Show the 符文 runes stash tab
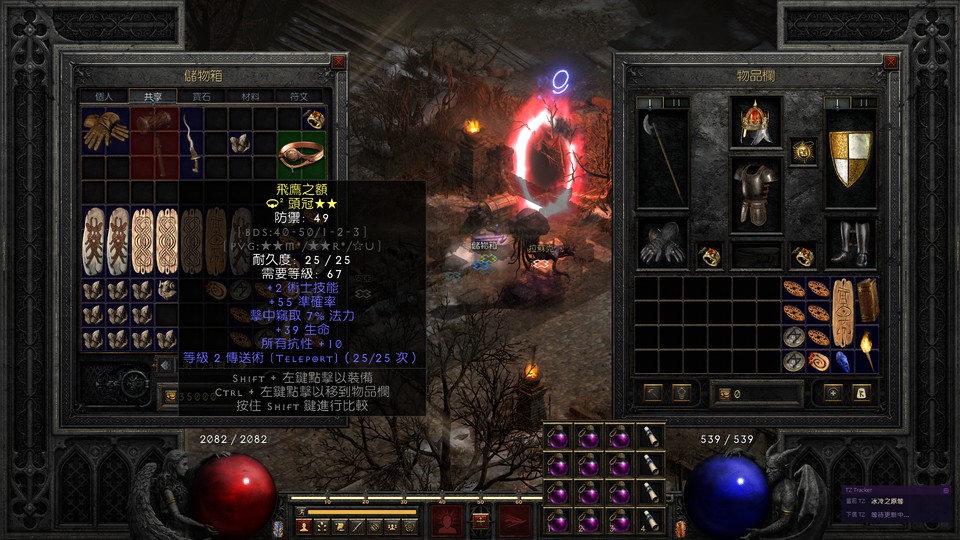The height and width of the screenshot is (540, 960). 298,97
